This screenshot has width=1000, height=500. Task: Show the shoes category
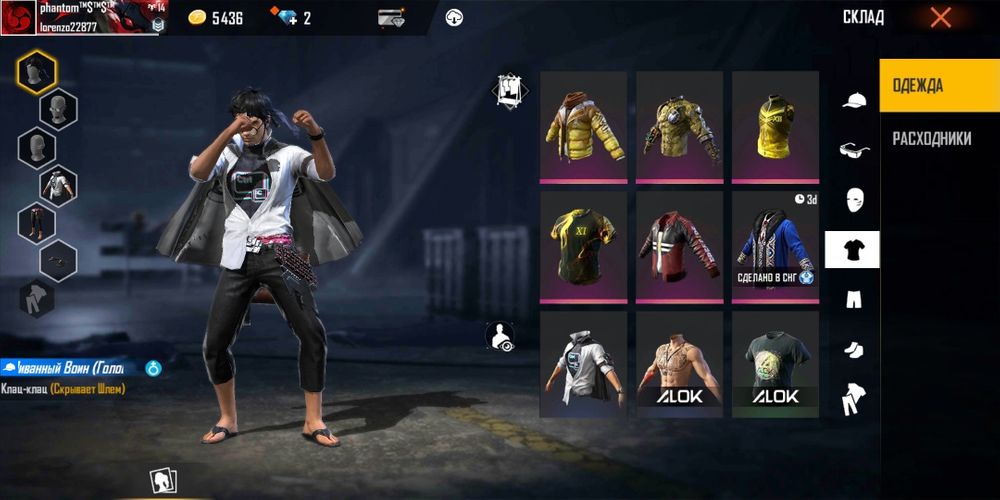point(853,349)
